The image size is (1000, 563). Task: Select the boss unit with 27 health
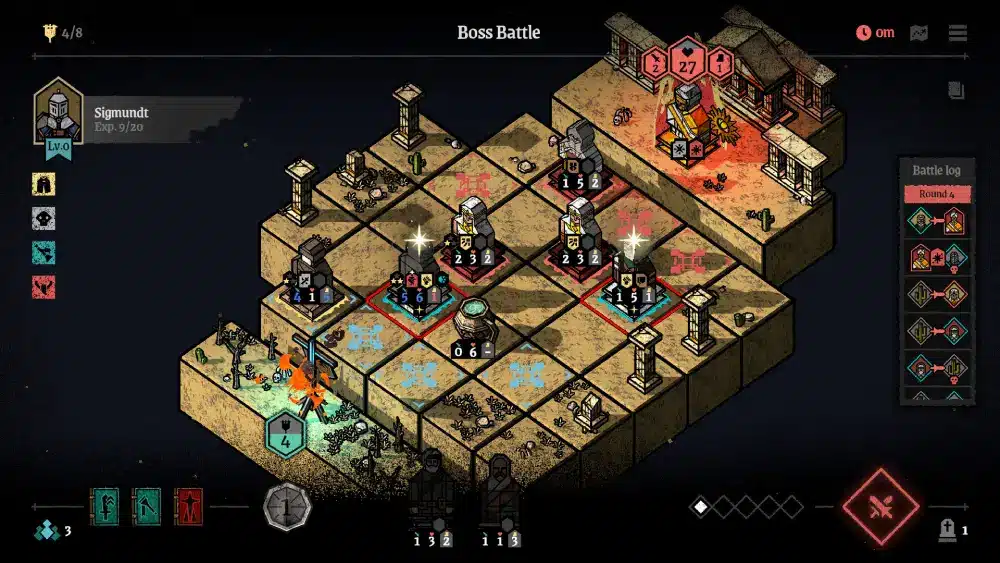(686, 120)
